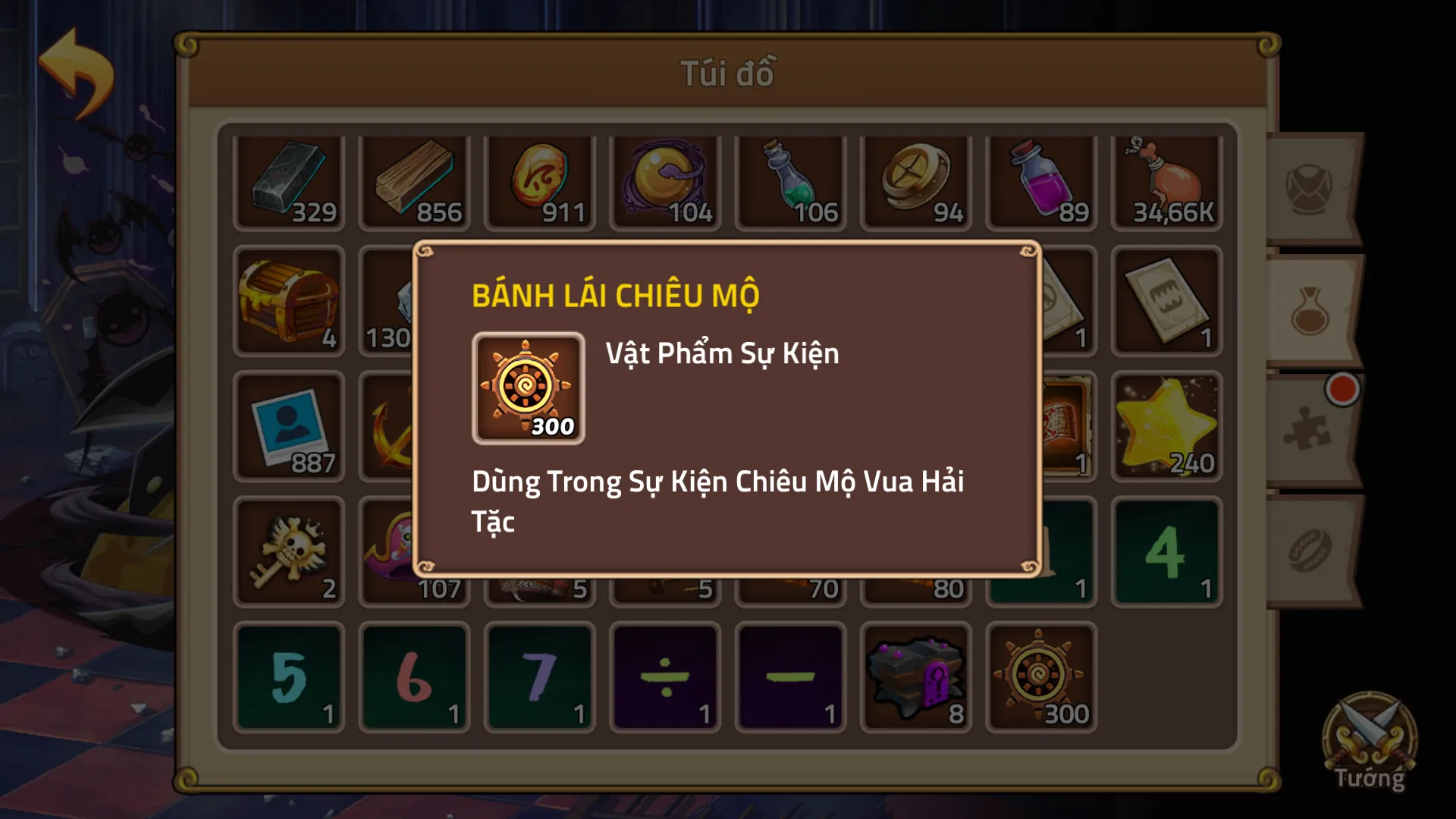This screenshot has height=819, width=1456.
Task: Switch to the ring tab
Action: tap(1311, 551)
